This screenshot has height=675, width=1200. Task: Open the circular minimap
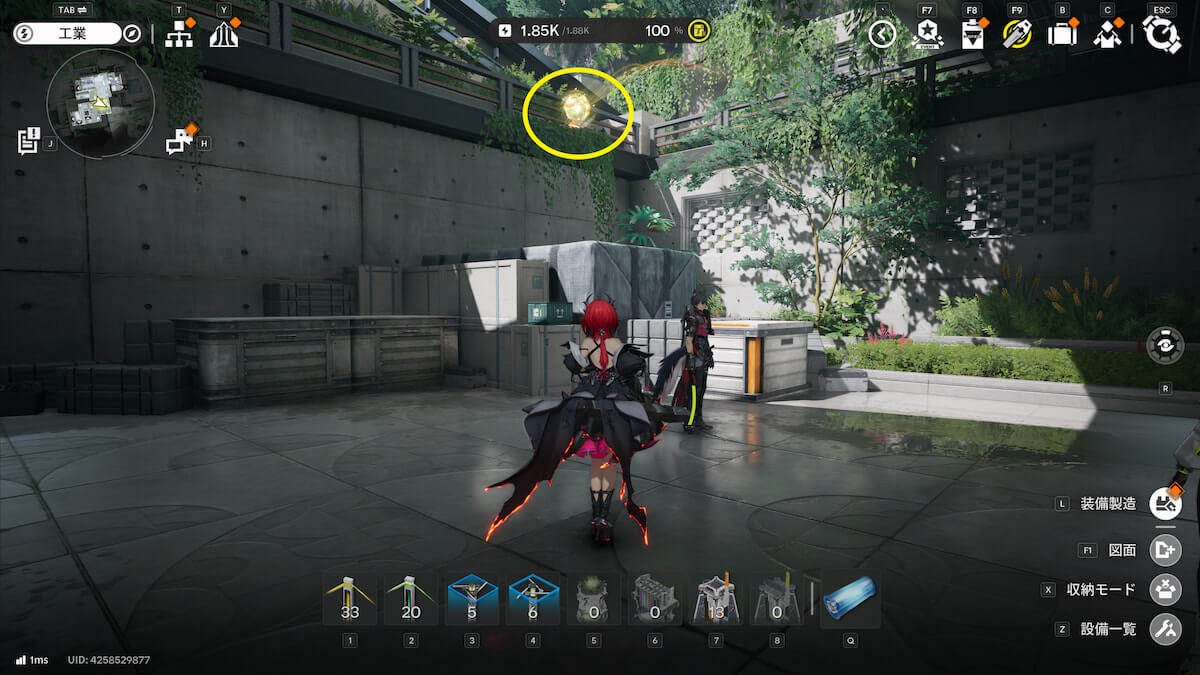coord(100,103)
